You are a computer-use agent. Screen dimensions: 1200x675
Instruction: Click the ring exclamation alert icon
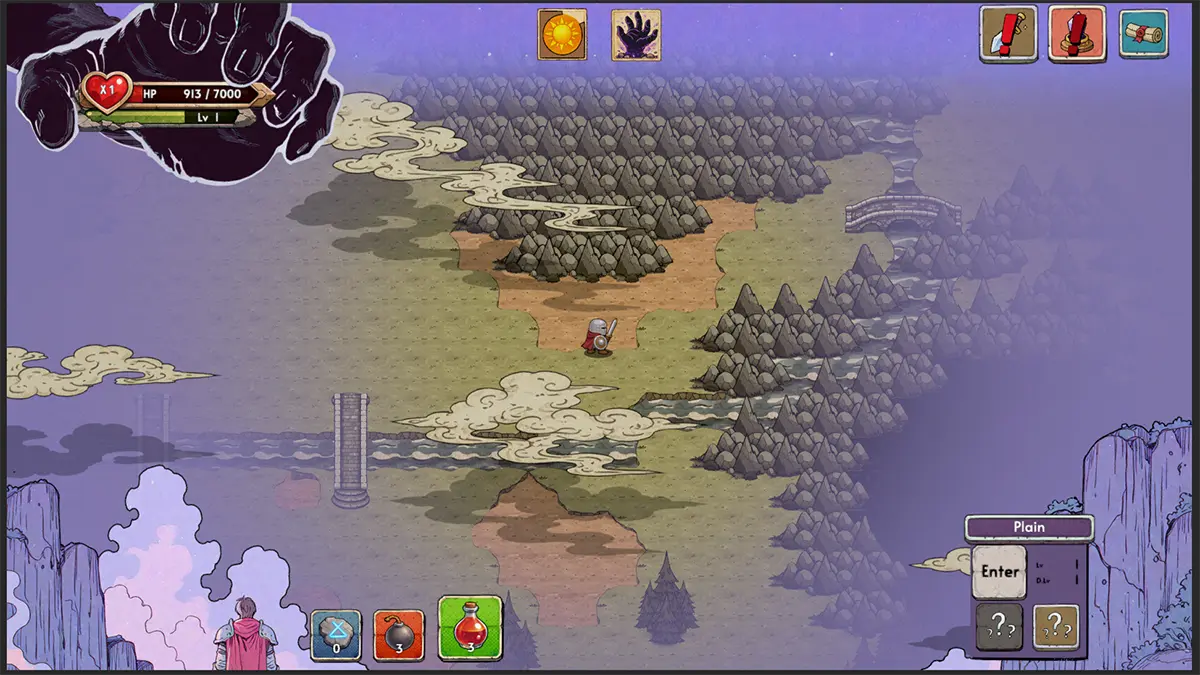[x=1076, y=34]
